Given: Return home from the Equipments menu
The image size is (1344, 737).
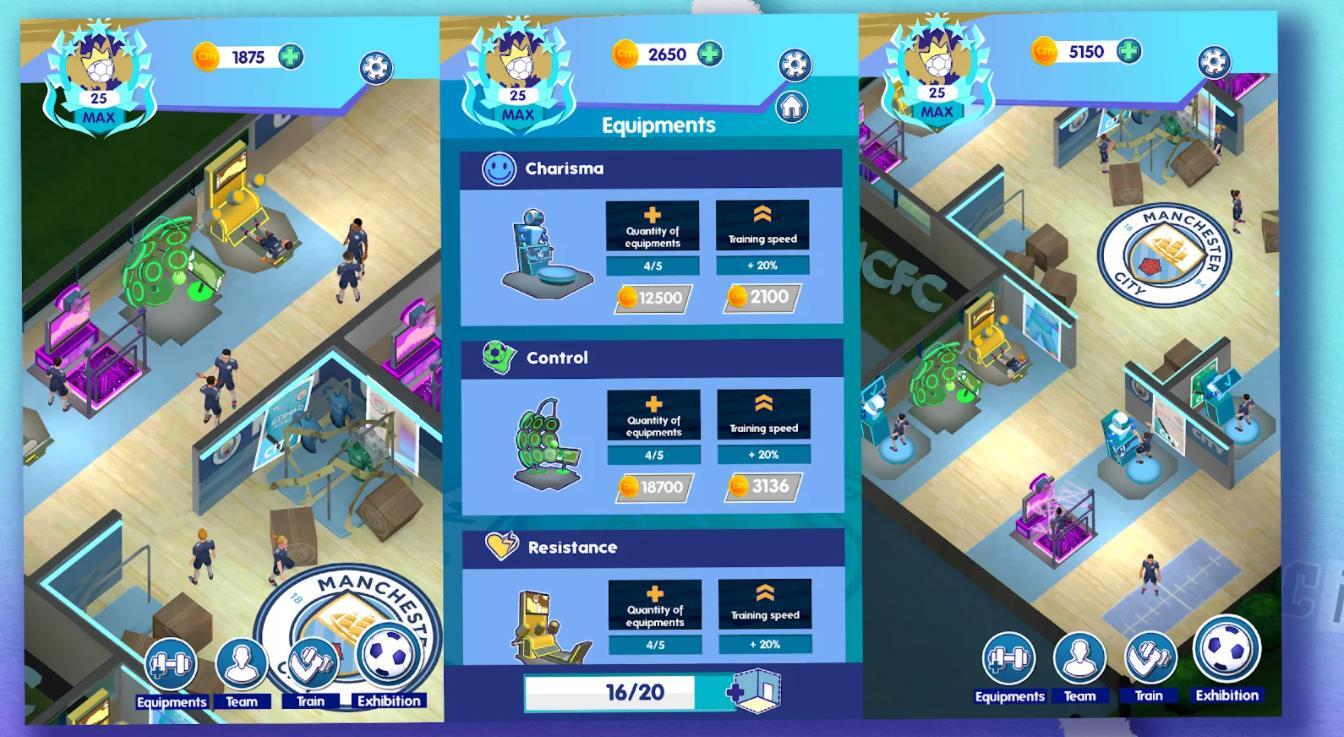Looking at the screenshot, I should coord(792,106).
